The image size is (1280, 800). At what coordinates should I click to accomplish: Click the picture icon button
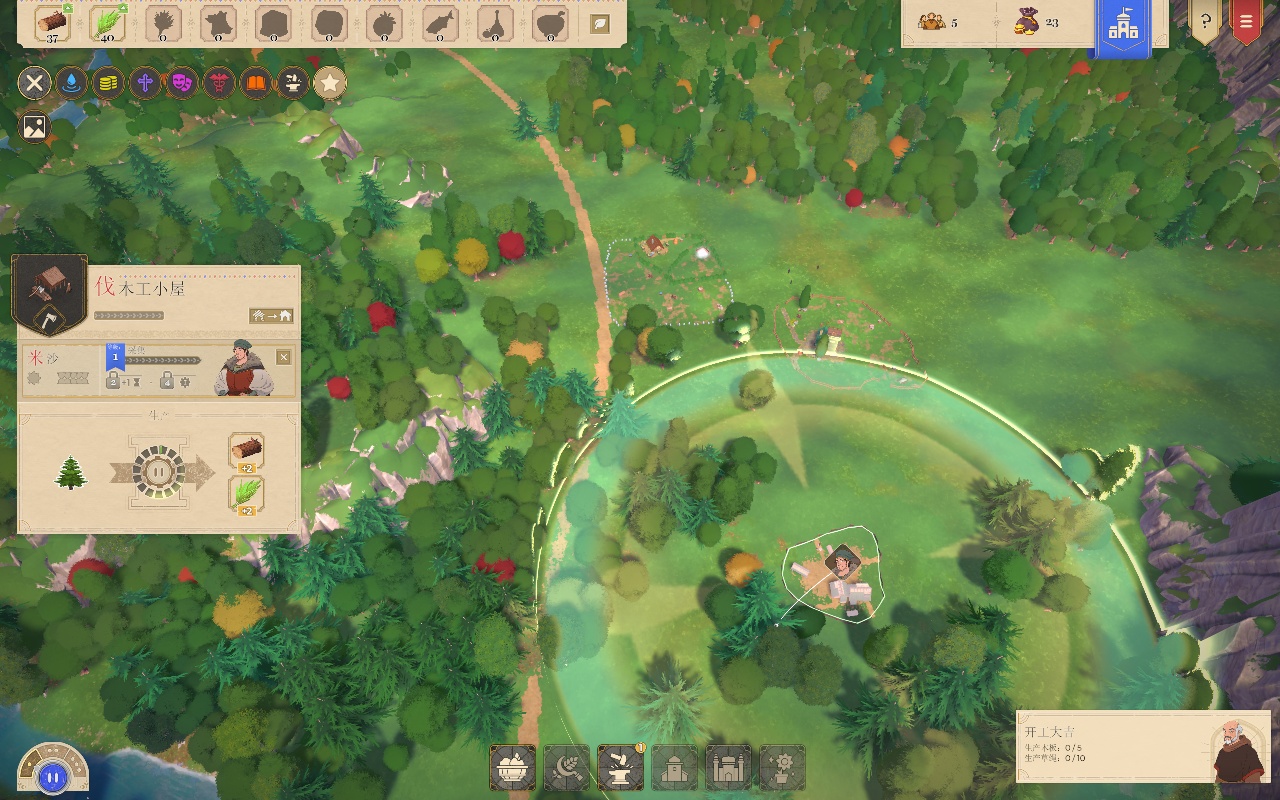pyautogui.click(x=35, y=127)
